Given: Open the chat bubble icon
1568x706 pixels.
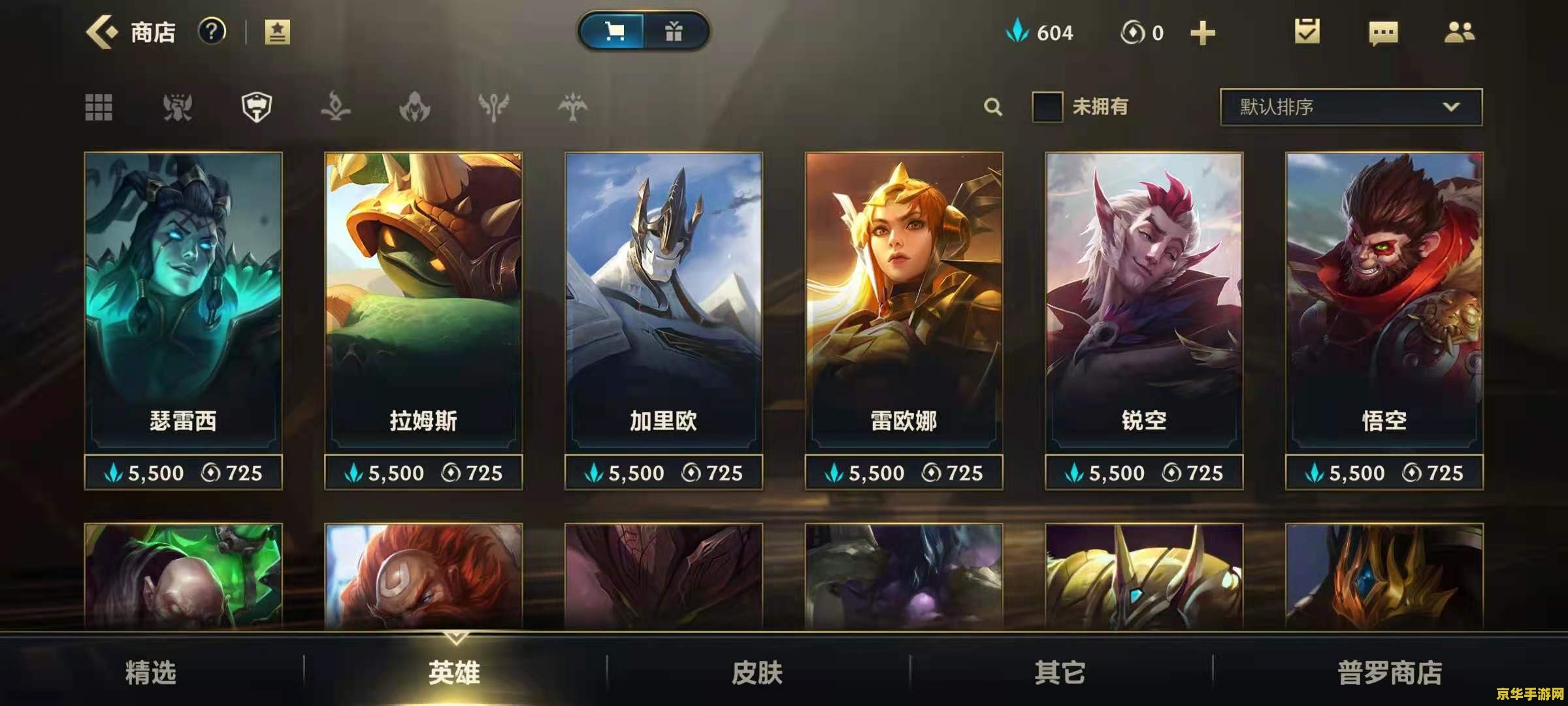Looking at the screenshot, I should coord(1383,33).
